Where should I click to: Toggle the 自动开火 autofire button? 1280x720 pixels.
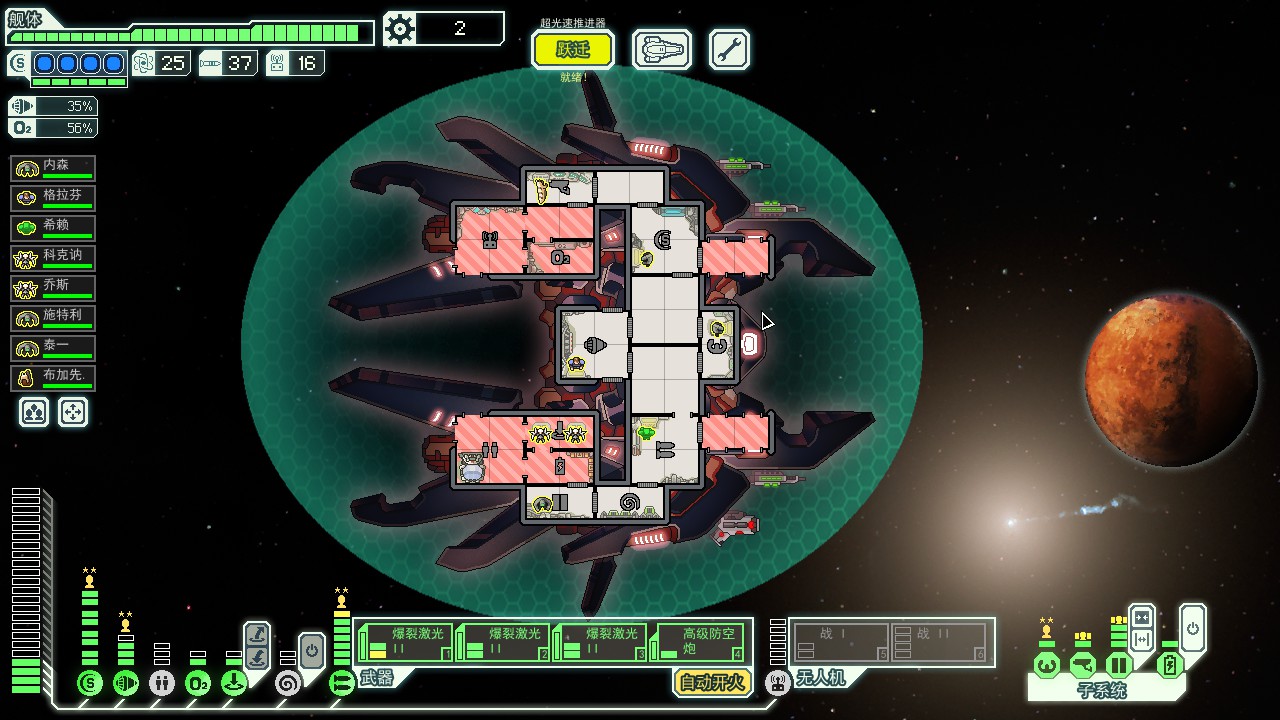point(711,682)
